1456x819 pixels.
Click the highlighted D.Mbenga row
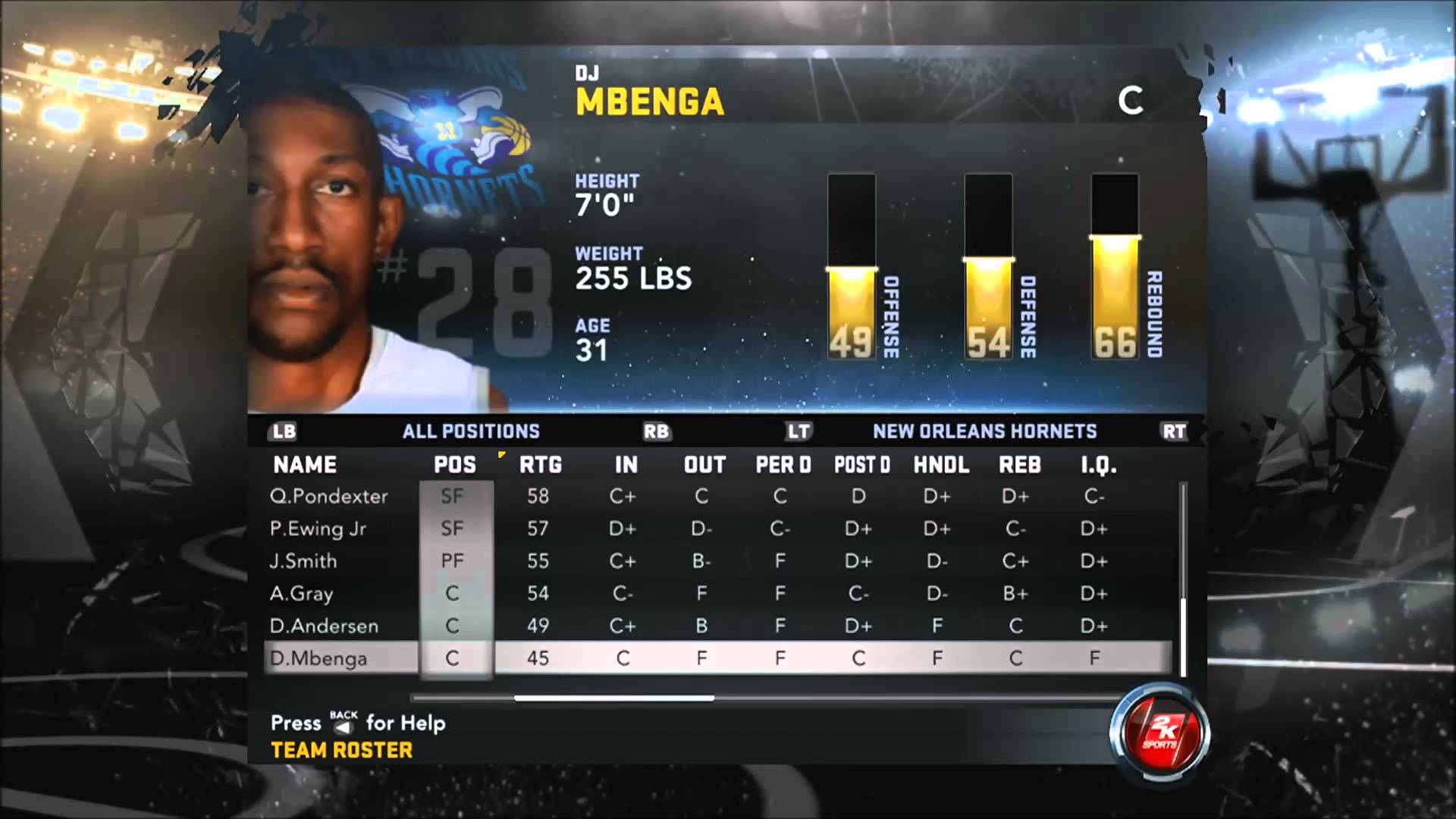(318, 658)
